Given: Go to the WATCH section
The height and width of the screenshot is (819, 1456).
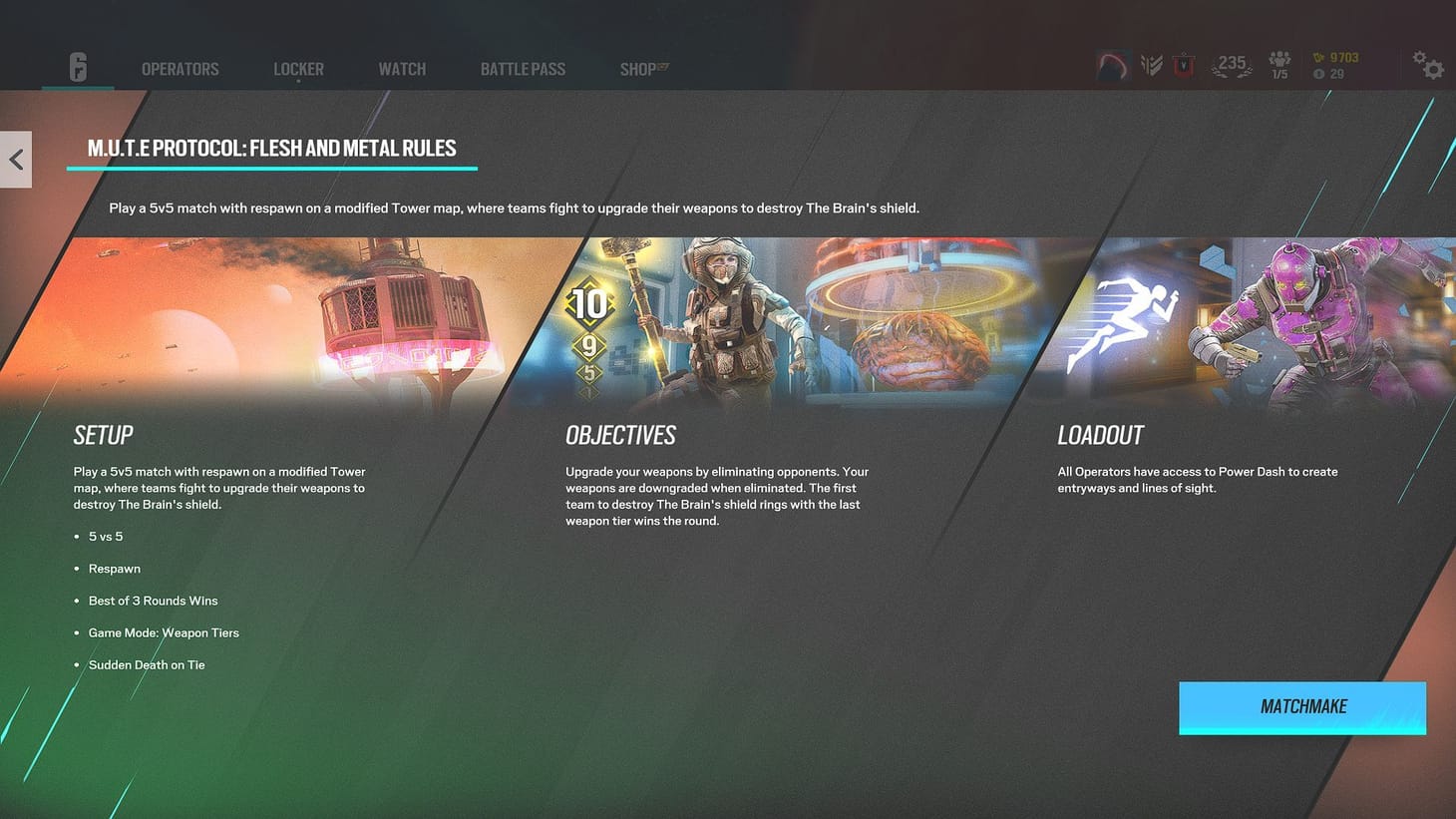Looking at the screenshot, I should (402, 69).
